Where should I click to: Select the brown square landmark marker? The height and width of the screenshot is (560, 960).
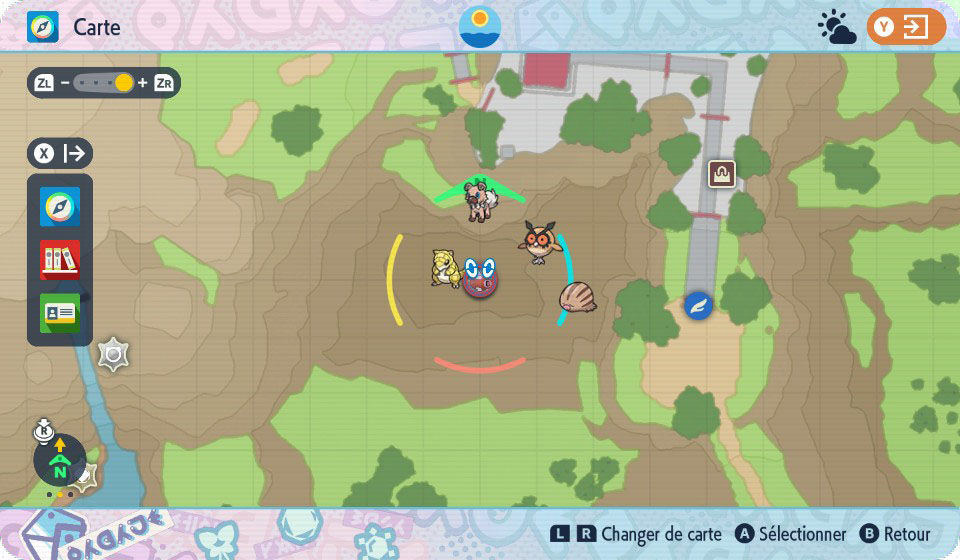coord(721,174)
